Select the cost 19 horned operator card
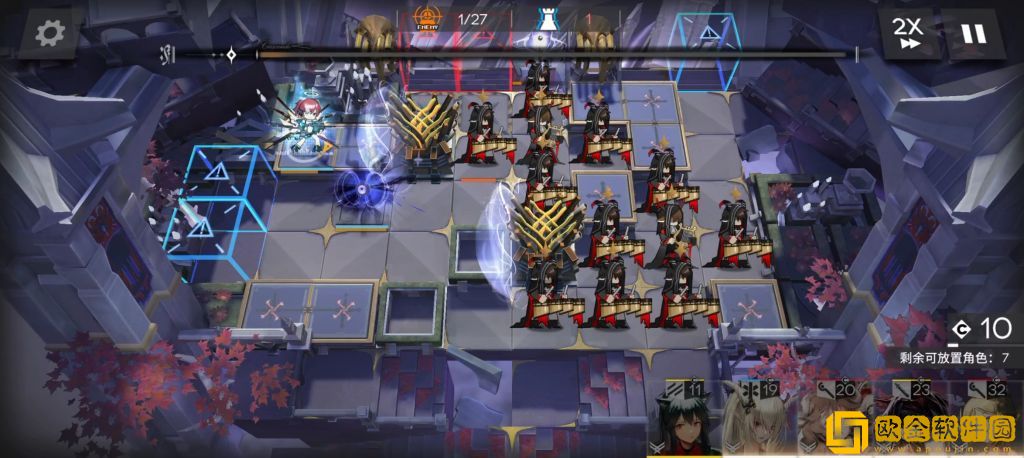This screenshot has width=1024, height=458. 755,420
